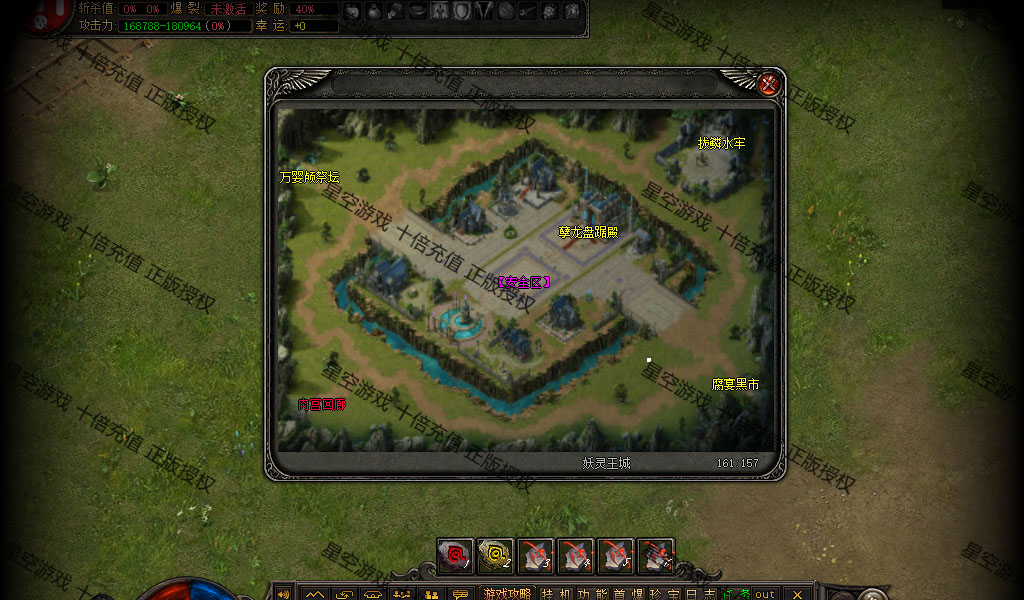Select the hotbar item numbered 3

535,555
